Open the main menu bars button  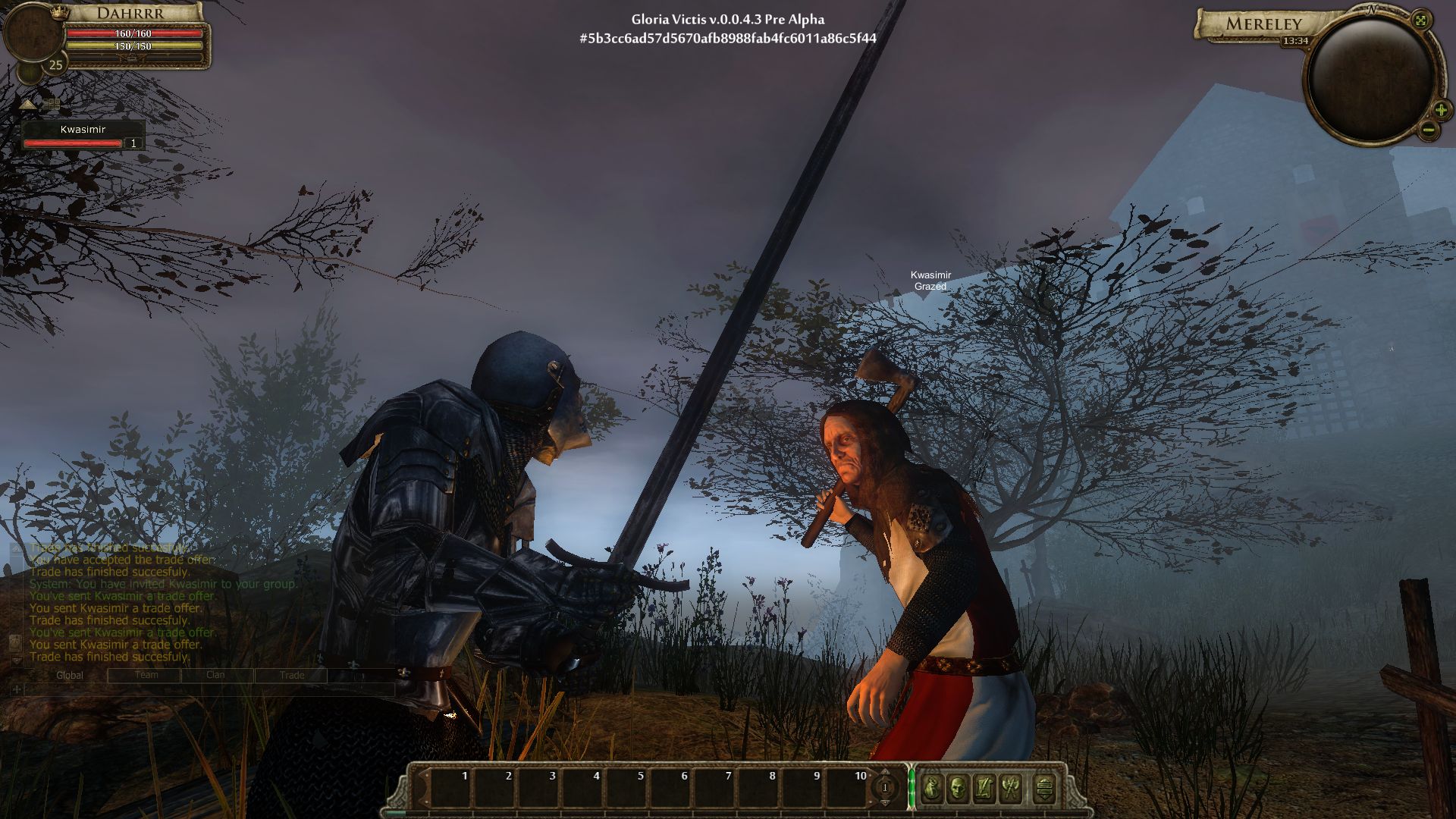coord(1044,789)
